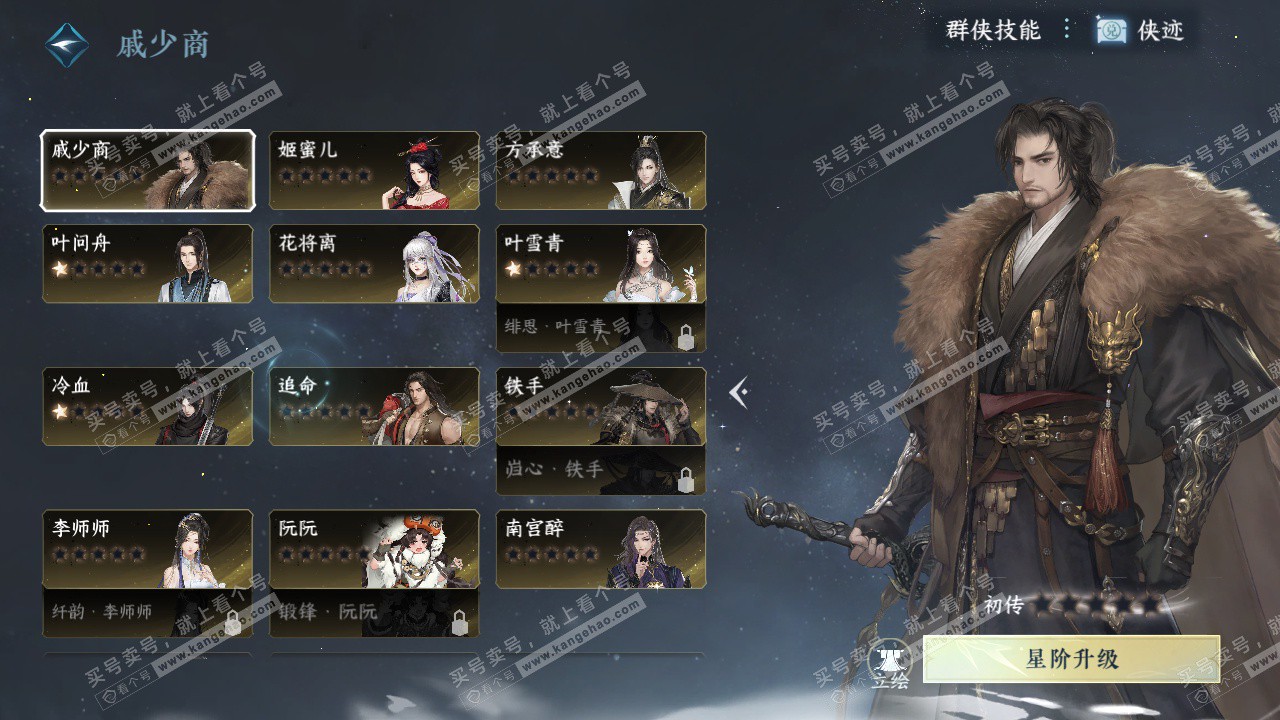Click the locked 纤韵·李师师 skin row

[147, 613]
